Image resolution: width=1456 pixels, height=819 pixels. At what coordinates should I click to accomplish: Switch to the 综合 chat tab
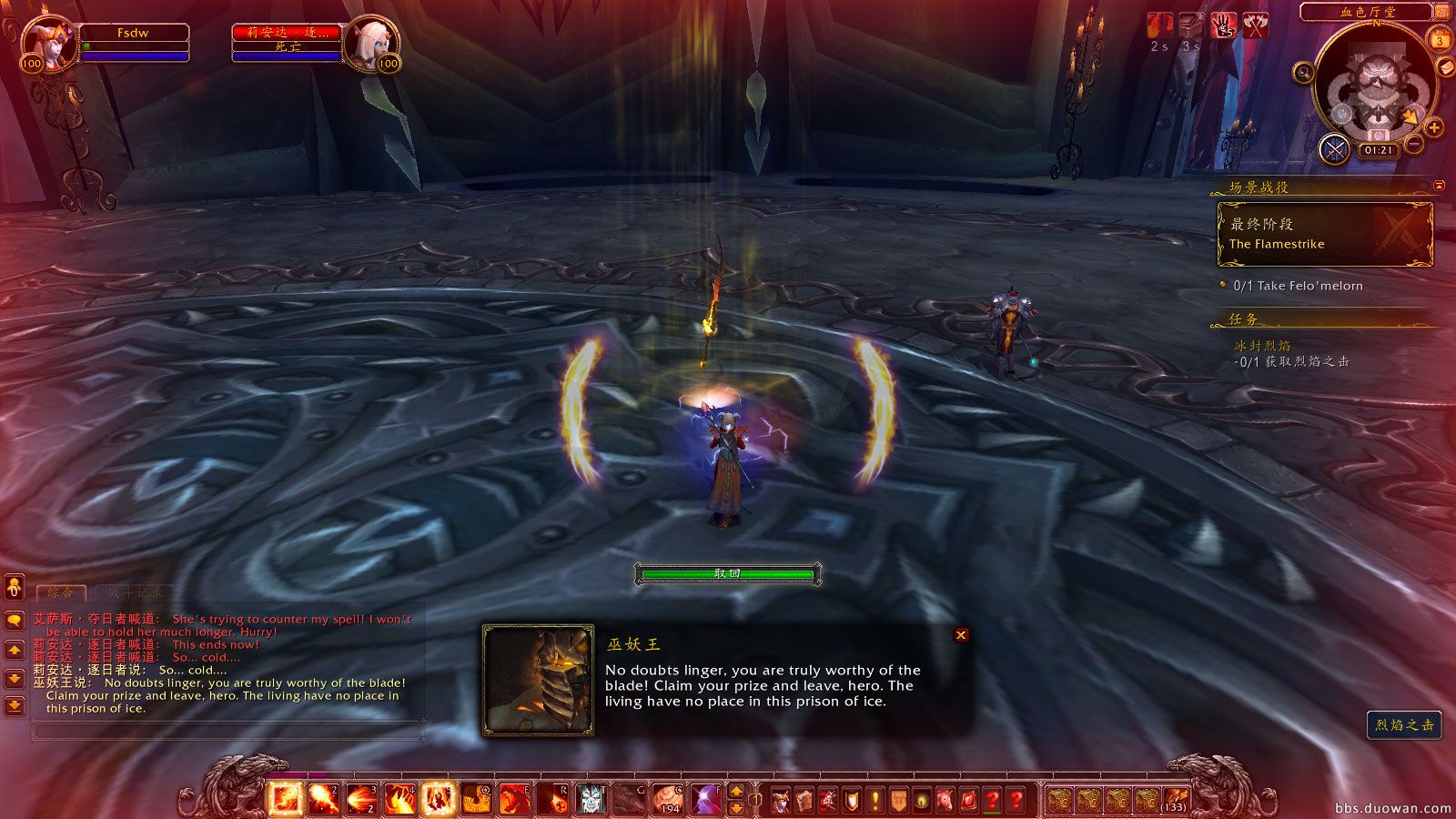pos(60,591)
